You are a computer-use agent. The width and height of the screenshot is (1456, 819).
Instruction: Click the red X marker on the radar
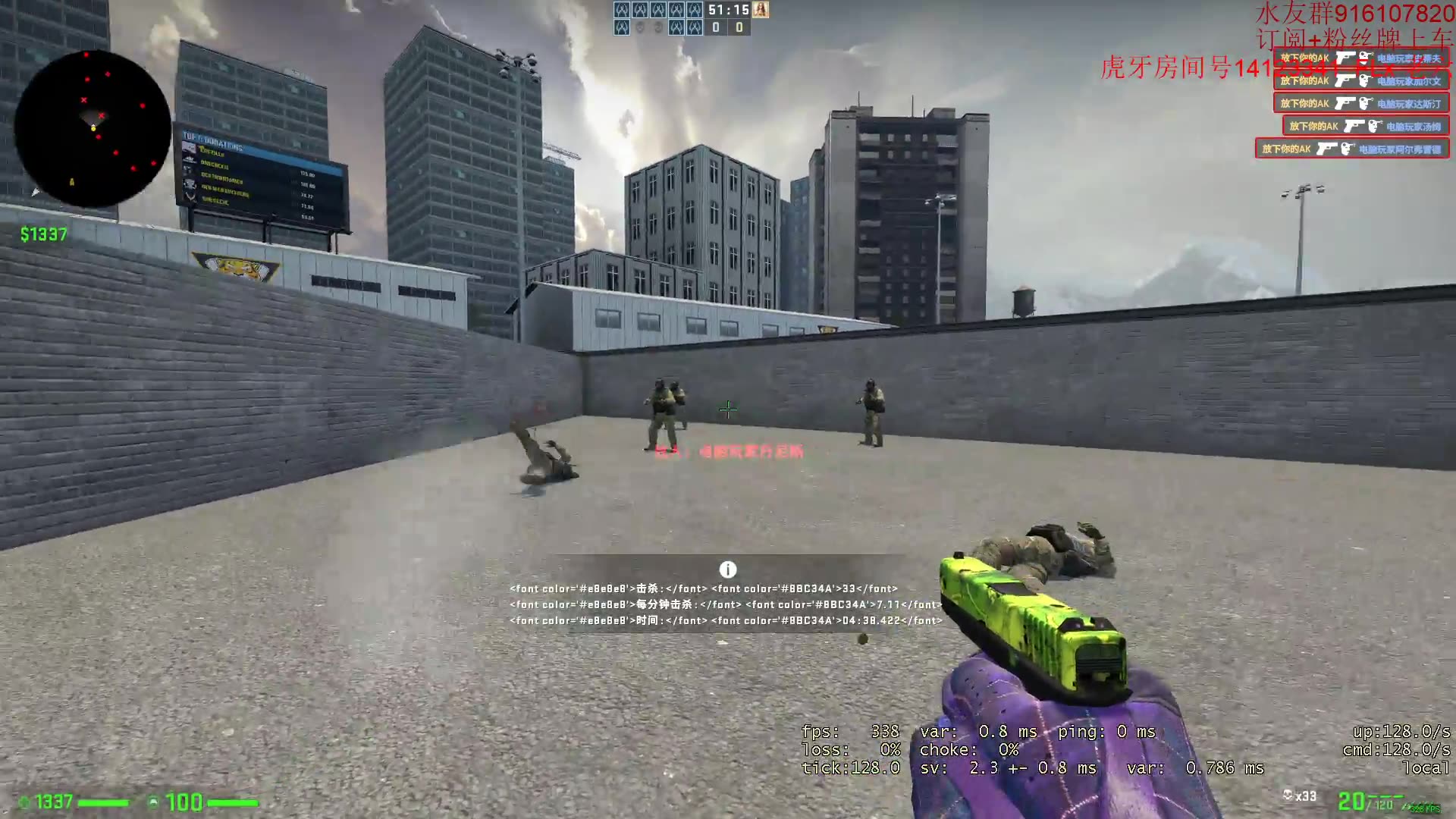(x=82, y=99)
